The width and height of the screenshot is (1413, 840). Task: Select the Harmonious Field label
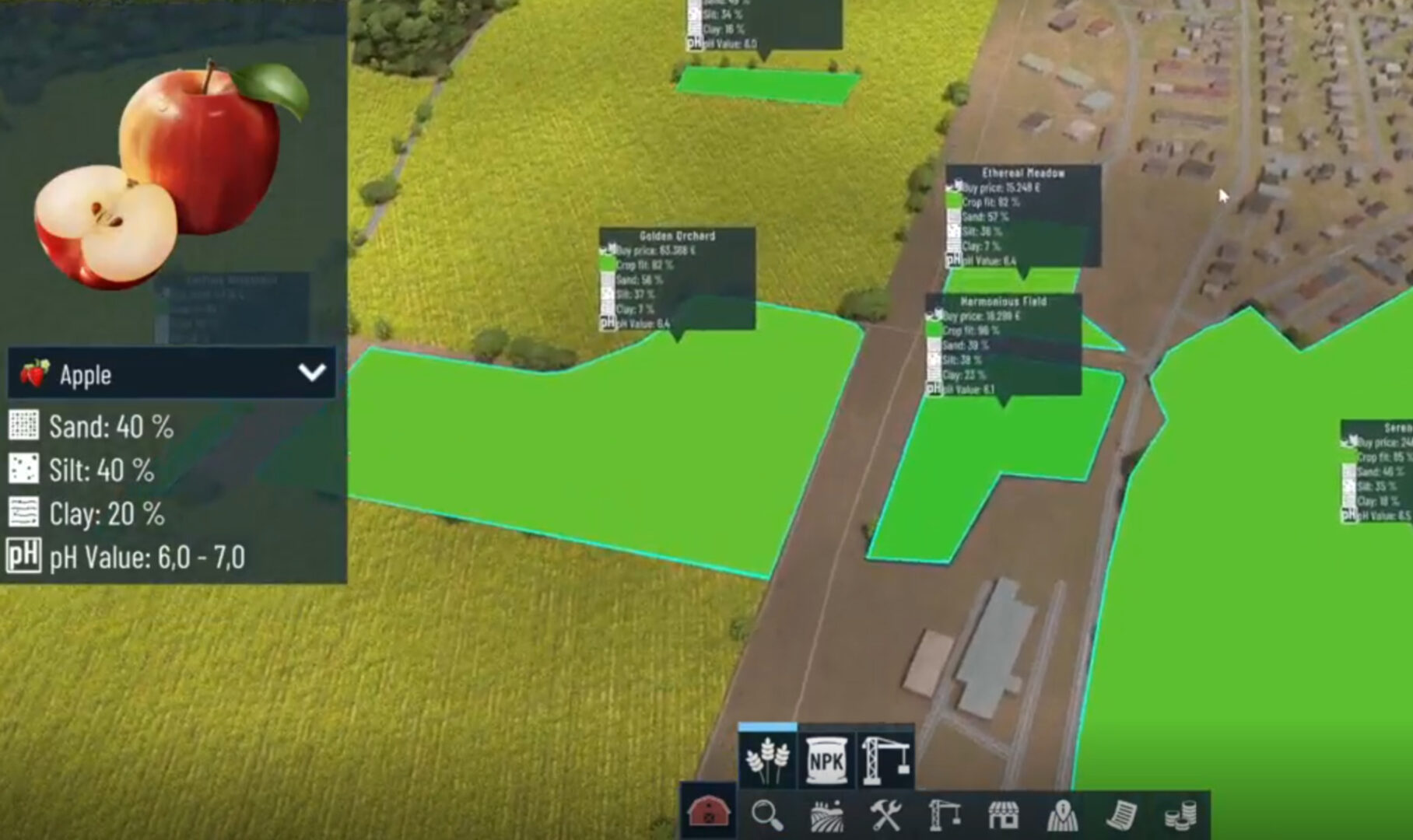pos(1003,301)
